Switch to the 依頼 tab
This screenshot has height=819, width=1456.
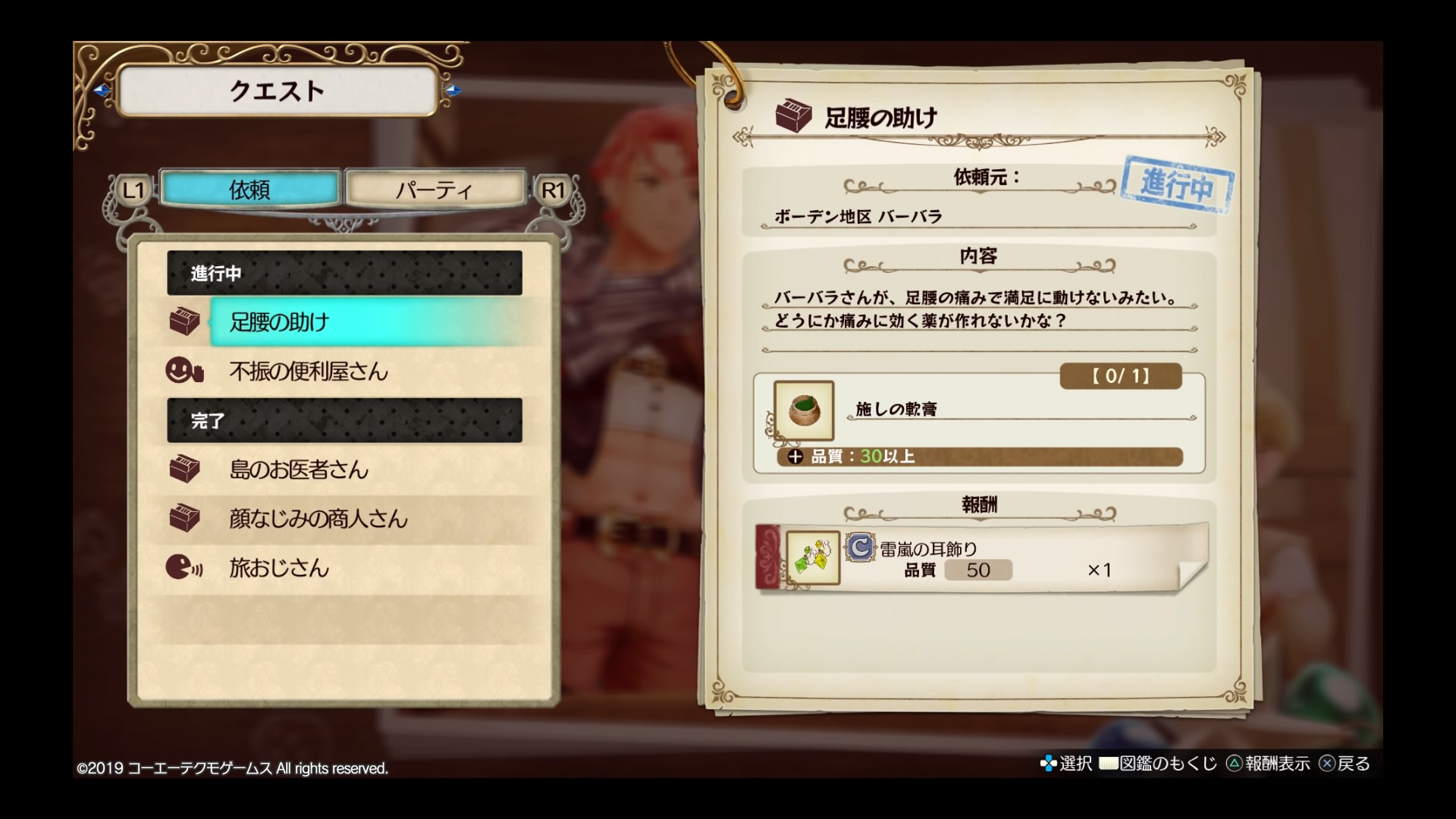(x=249, y=189)
